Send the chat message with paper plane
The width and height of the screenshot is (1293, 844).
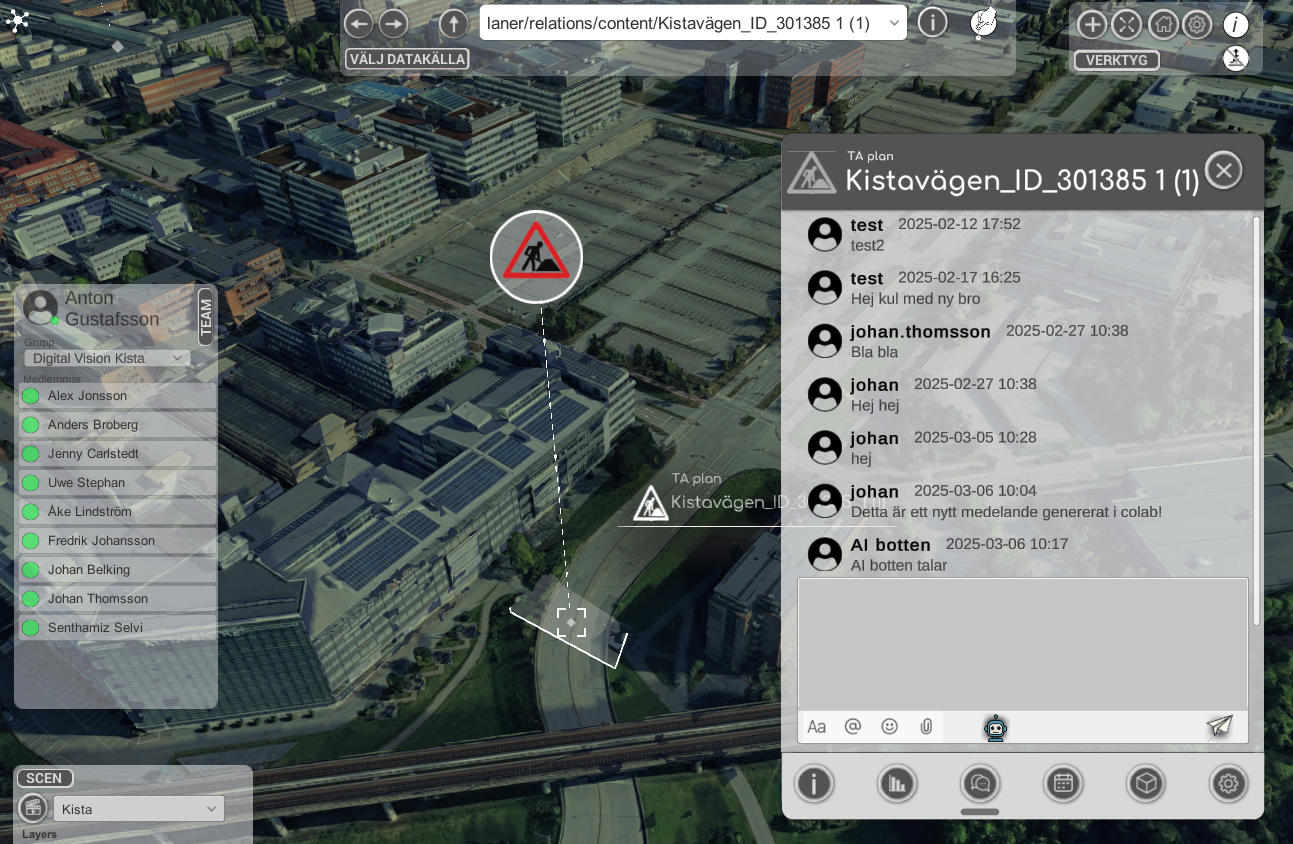pos(1220,727)
